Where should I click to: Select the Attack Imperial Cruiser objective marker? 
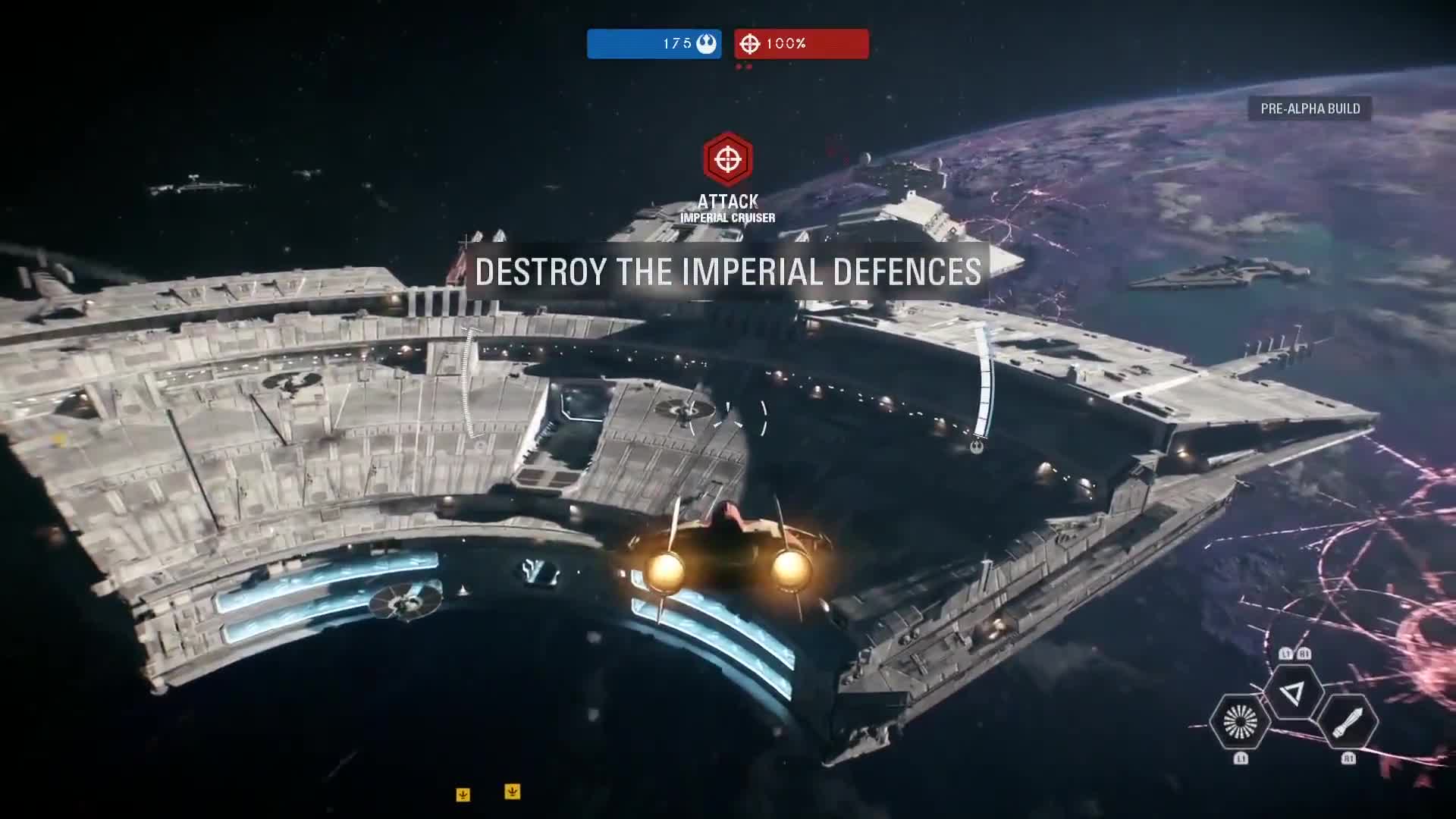click(x=727, y=159)
